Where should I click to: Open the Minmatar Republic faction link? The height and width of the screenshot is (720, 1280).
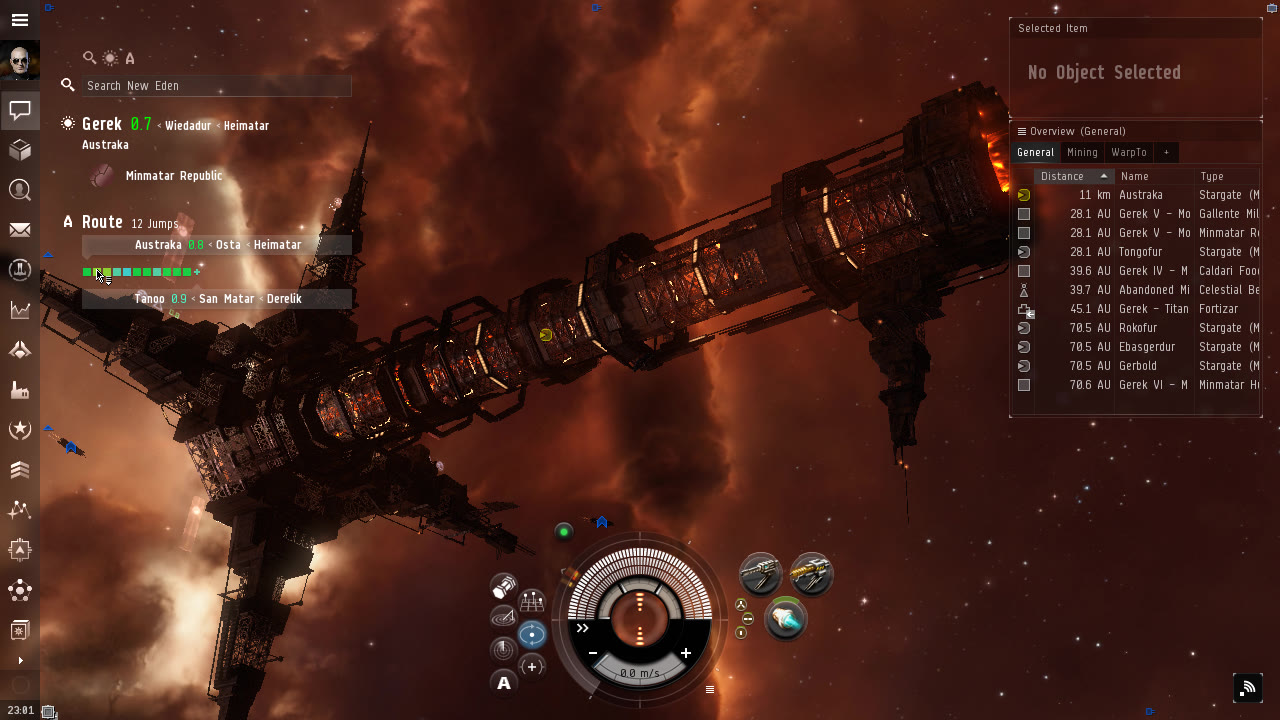coord(174,176)
